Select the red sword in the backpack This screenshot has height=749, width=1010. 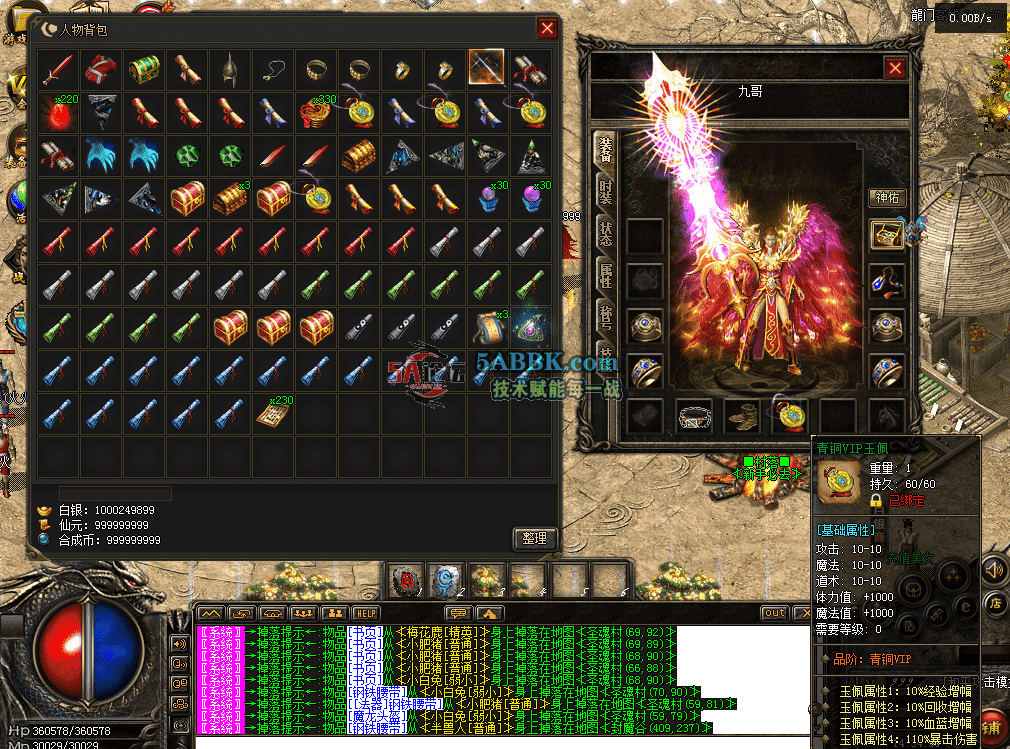[x=59, y=69]
